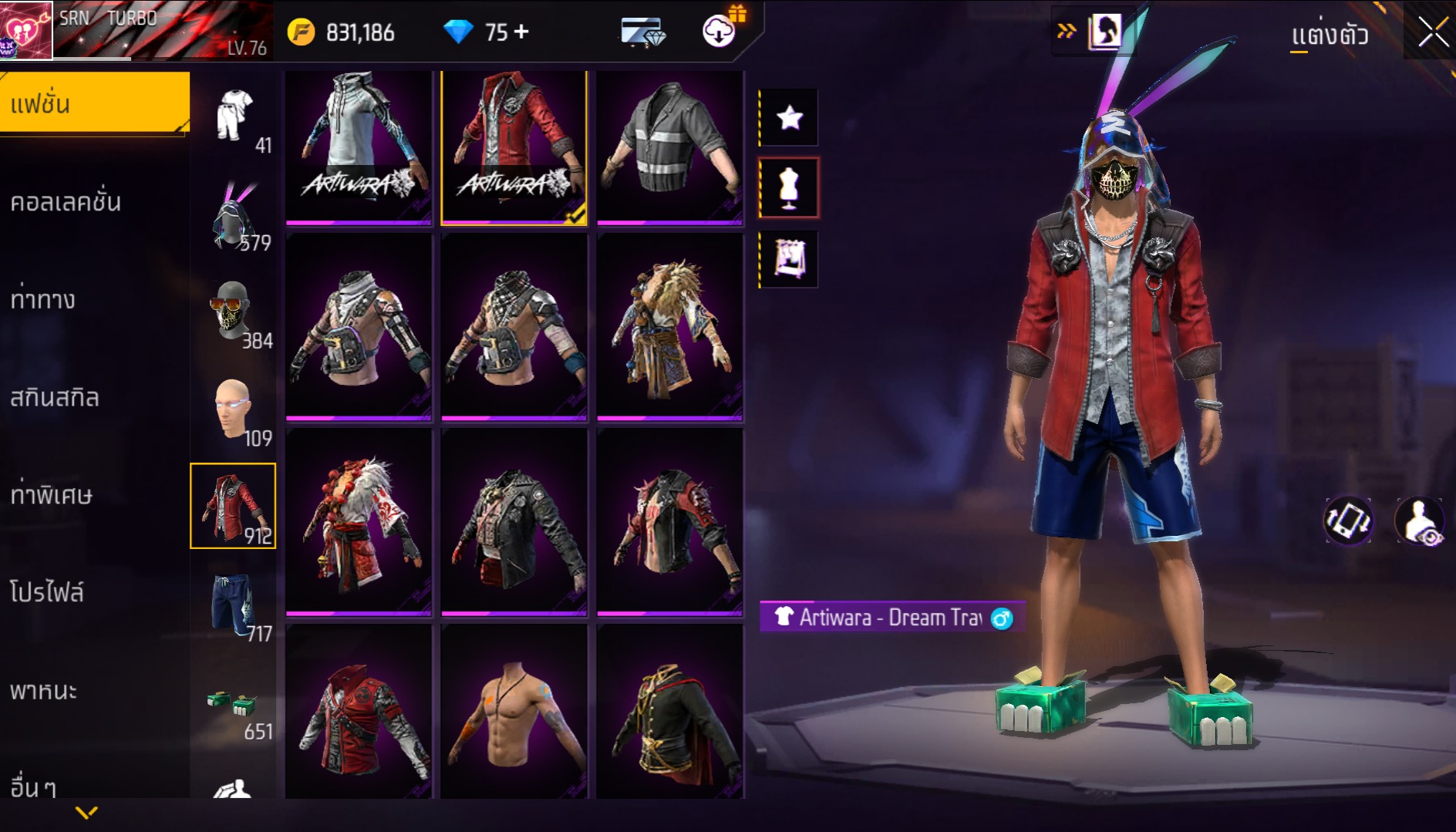Open the แฟชั่น fashion menu
The height and width of the screenshot is (832, 1456).
point(94,104)
